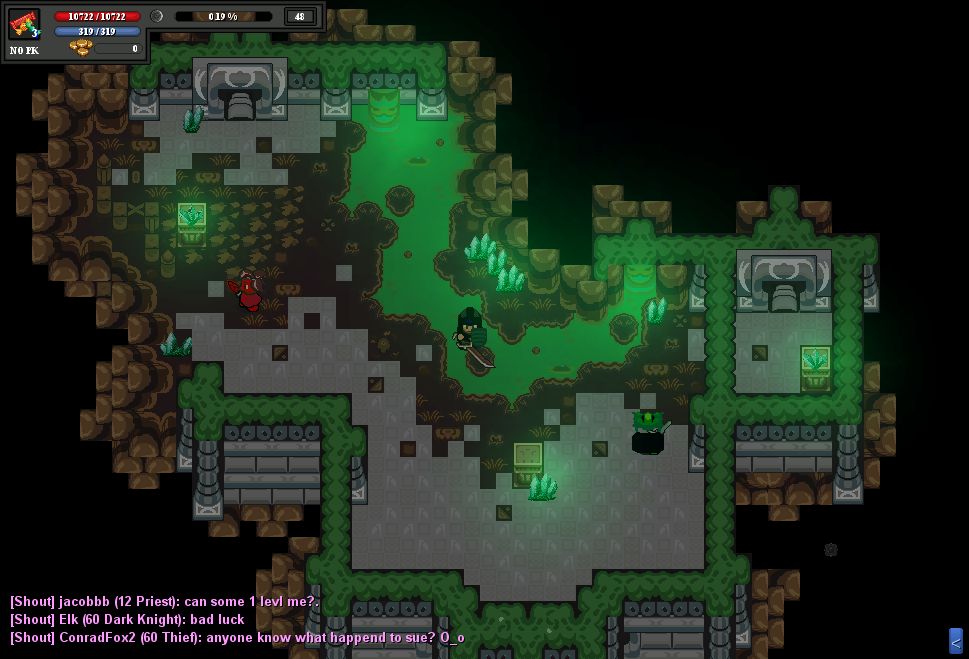Select jacobbb's shout message in chat
The width and height of the screenshot is (969, 659).
click(x=164, y=601)
